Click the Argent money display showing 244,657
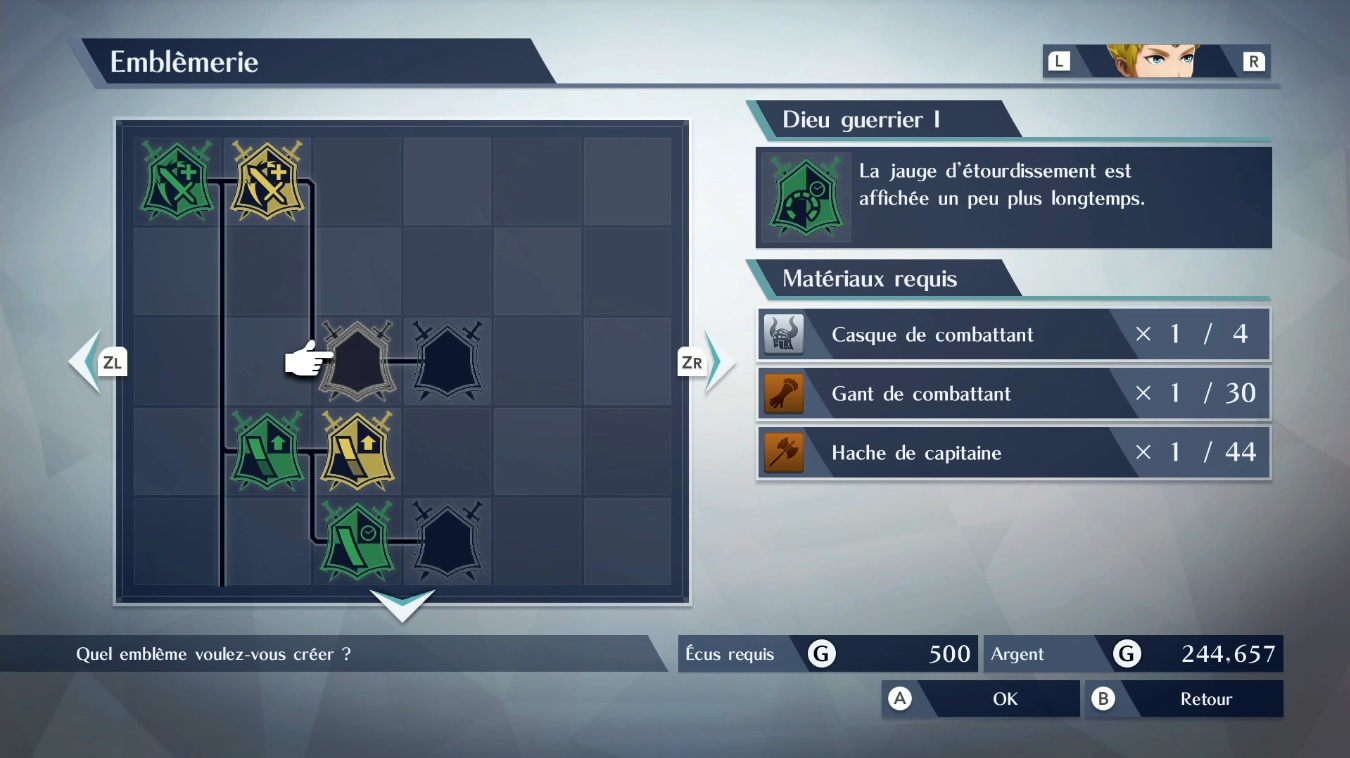This screenshot has height=758, width=1350. tap(1133, 653)
